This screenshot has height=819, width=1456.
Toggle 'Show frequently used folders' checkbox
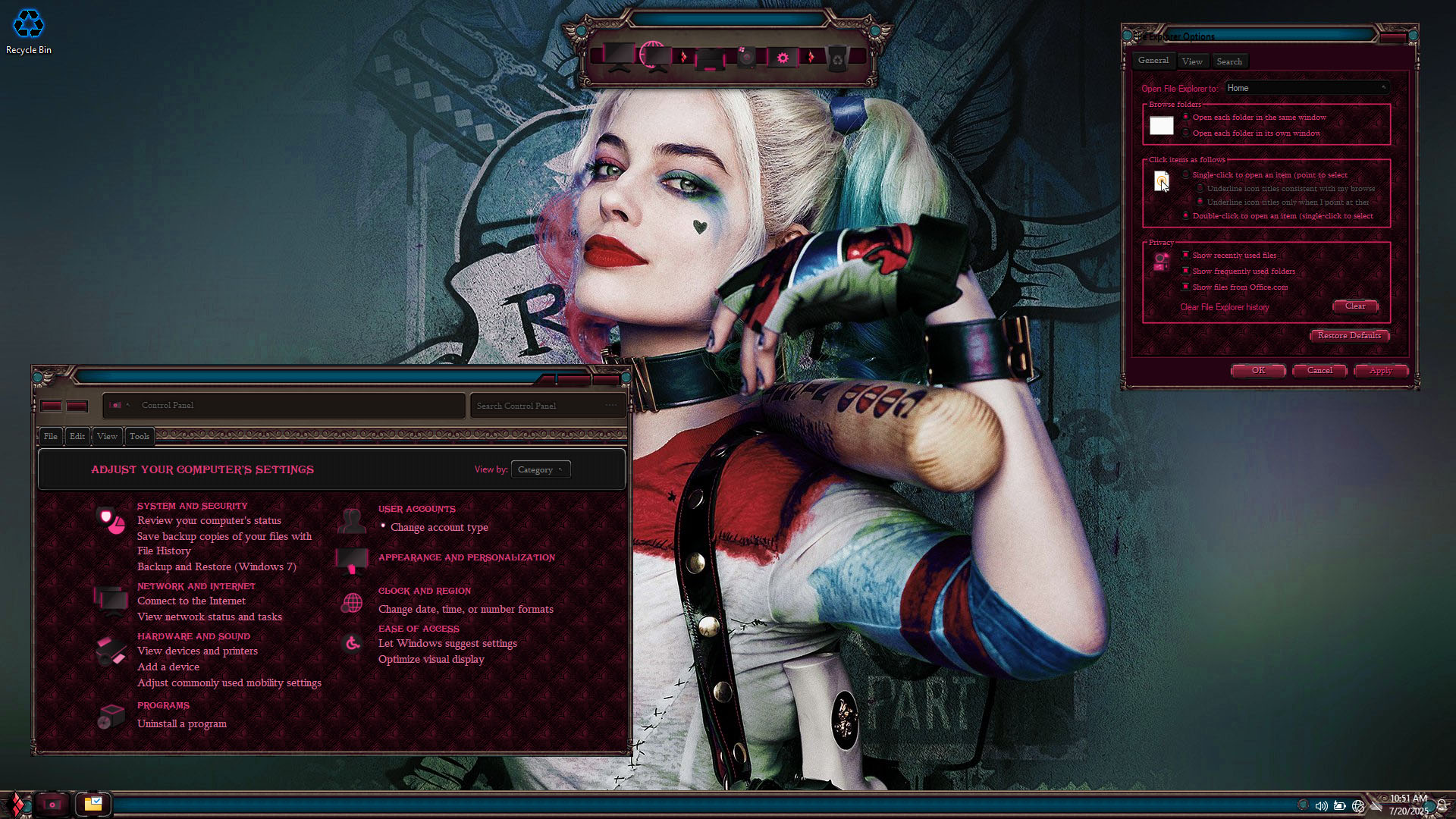pos(1186,271)
